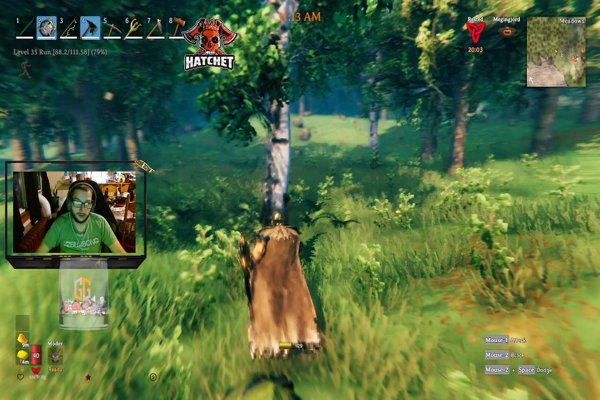This screenshot has height=400, width=600.
Task: Equip the pickaxe in hotbar slot 5
Action: [x=113, y=28]
